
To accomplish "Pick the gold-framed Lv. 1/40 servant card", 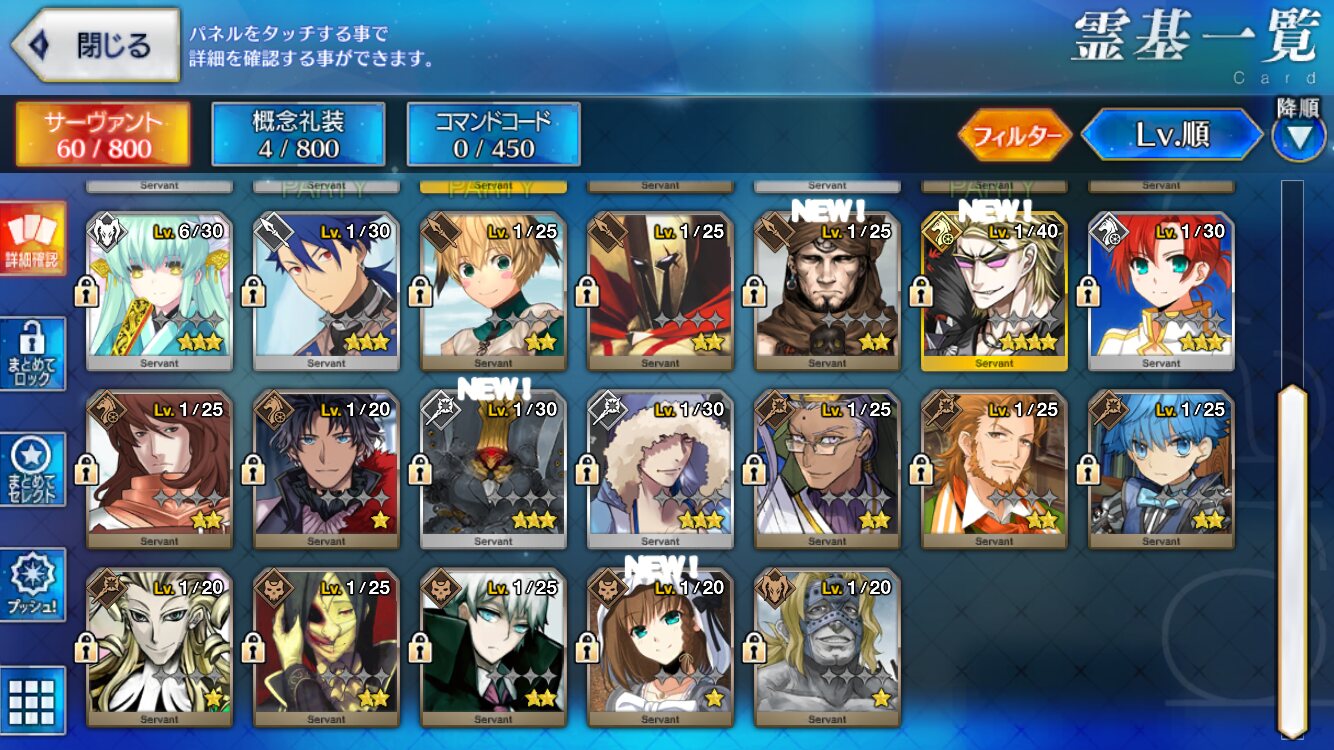I will pos(994,292).
